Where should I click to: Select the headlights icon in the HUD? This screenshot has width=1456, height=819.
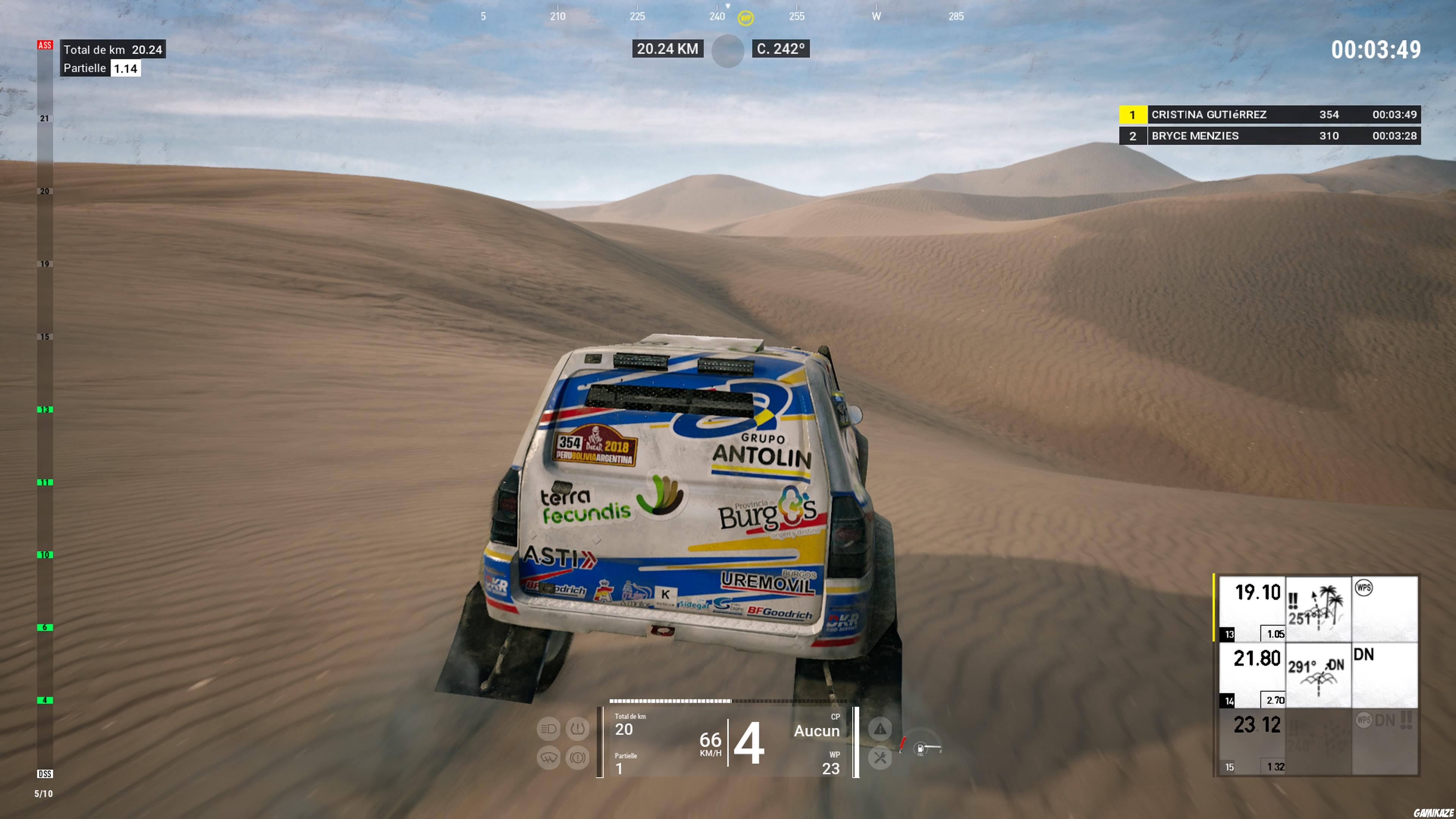point(548,730)
